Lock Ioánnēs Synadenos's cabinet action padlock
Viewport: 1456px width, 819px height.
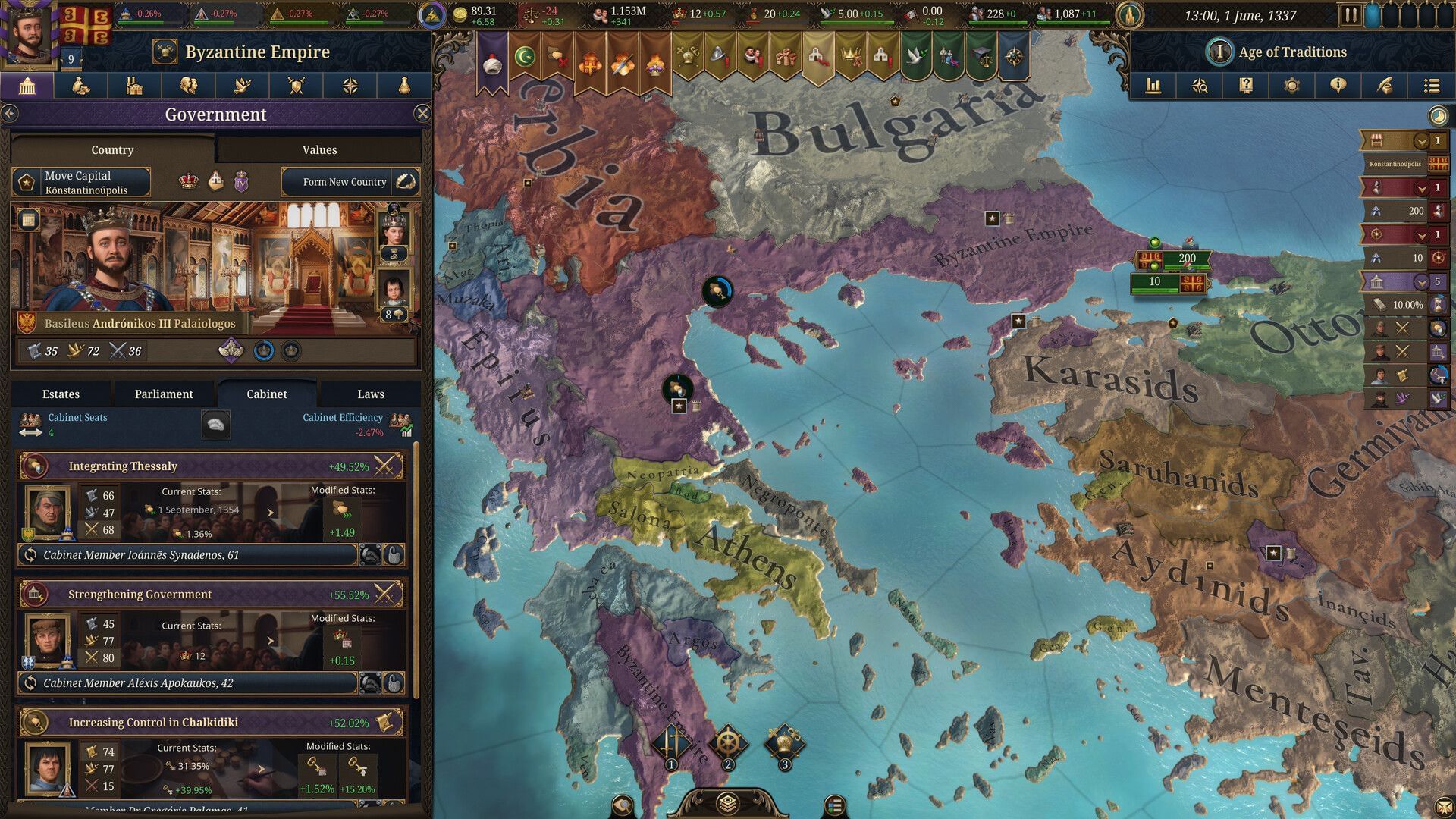tap(393, 556)
